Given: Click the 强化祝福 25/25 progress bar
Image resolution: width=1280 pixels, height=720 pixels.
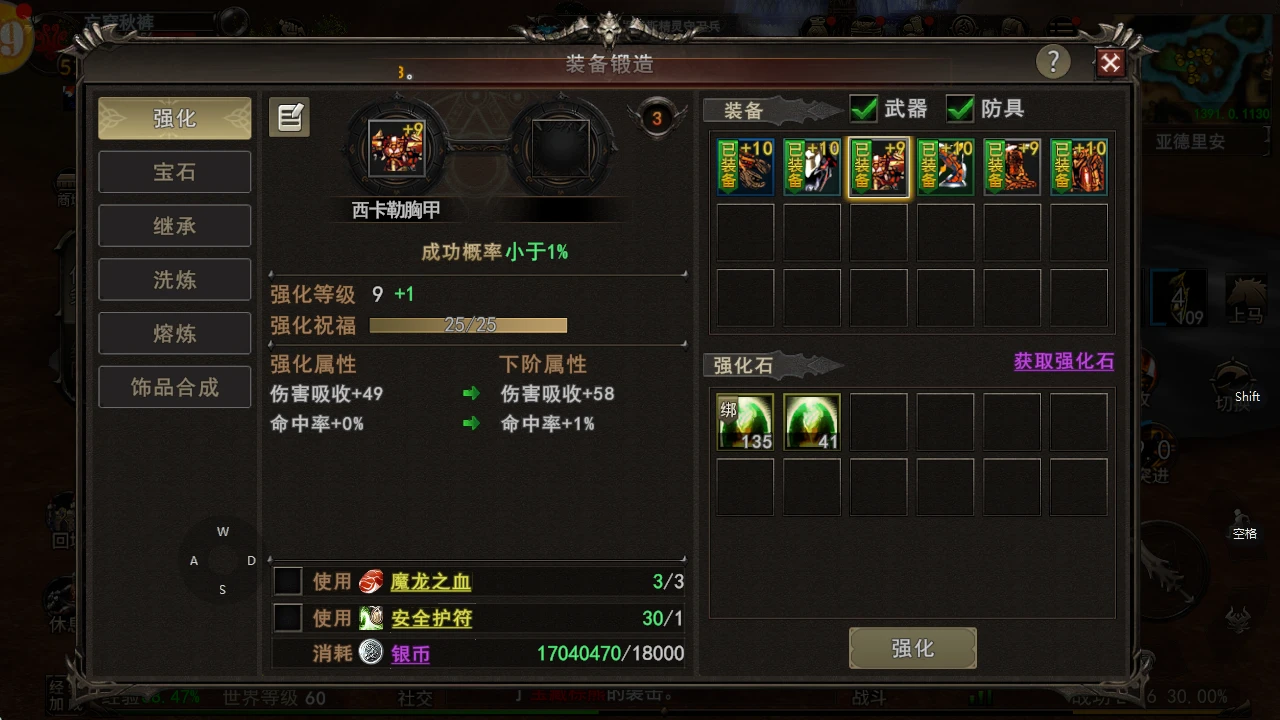Looking at the screenshot, I should click(x=467, y=325).
